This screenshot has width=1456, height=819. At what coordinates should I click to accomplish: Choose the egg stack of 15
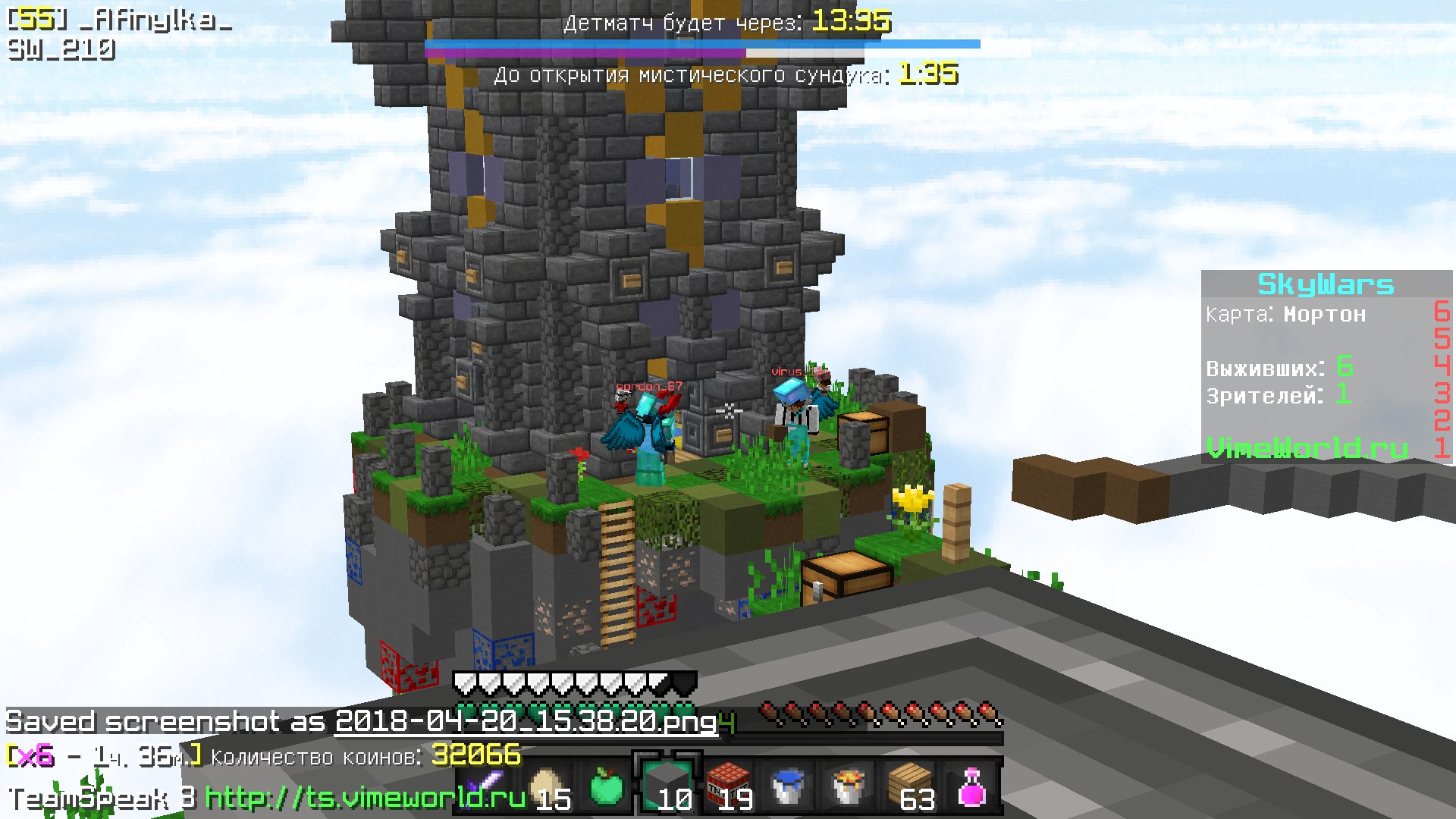pos(546,786)
